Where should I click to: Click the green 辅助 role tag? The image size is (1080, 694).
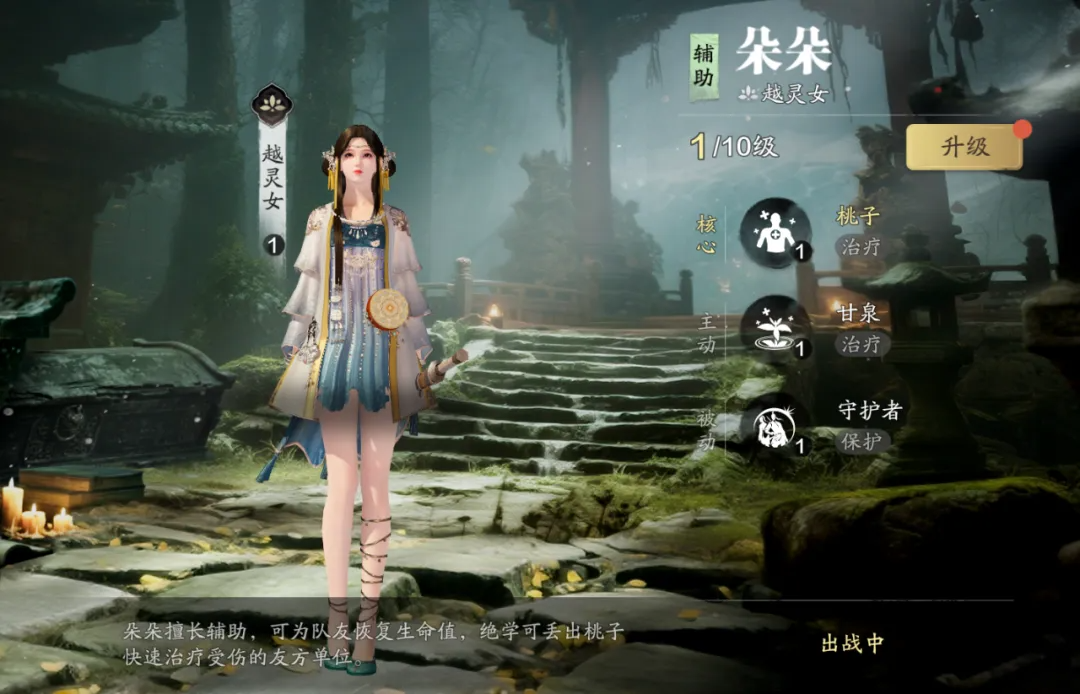704,67
